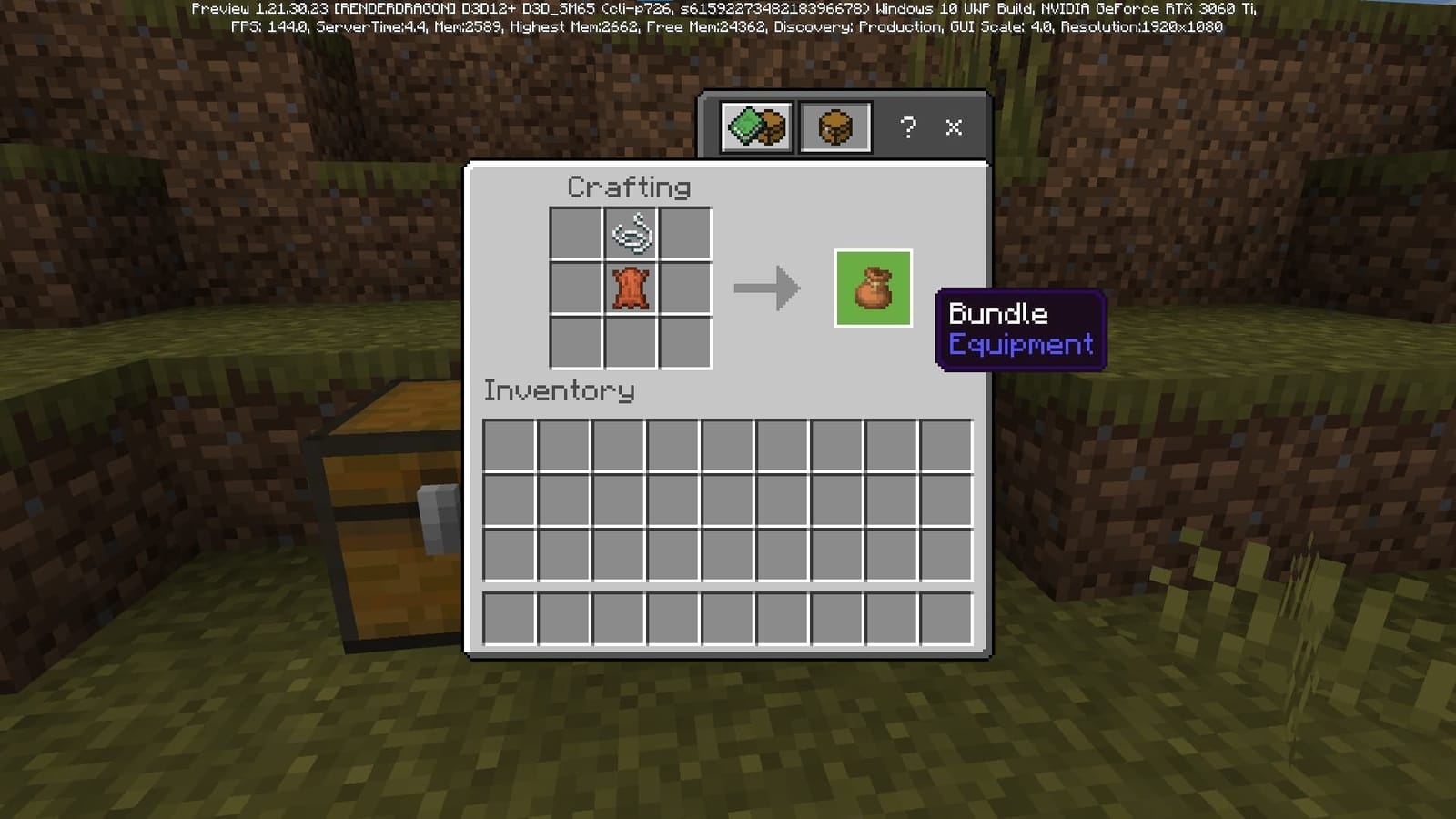Expand the Crafting section header
This screenshot has width=1456, height=819.
coord(628,187)
